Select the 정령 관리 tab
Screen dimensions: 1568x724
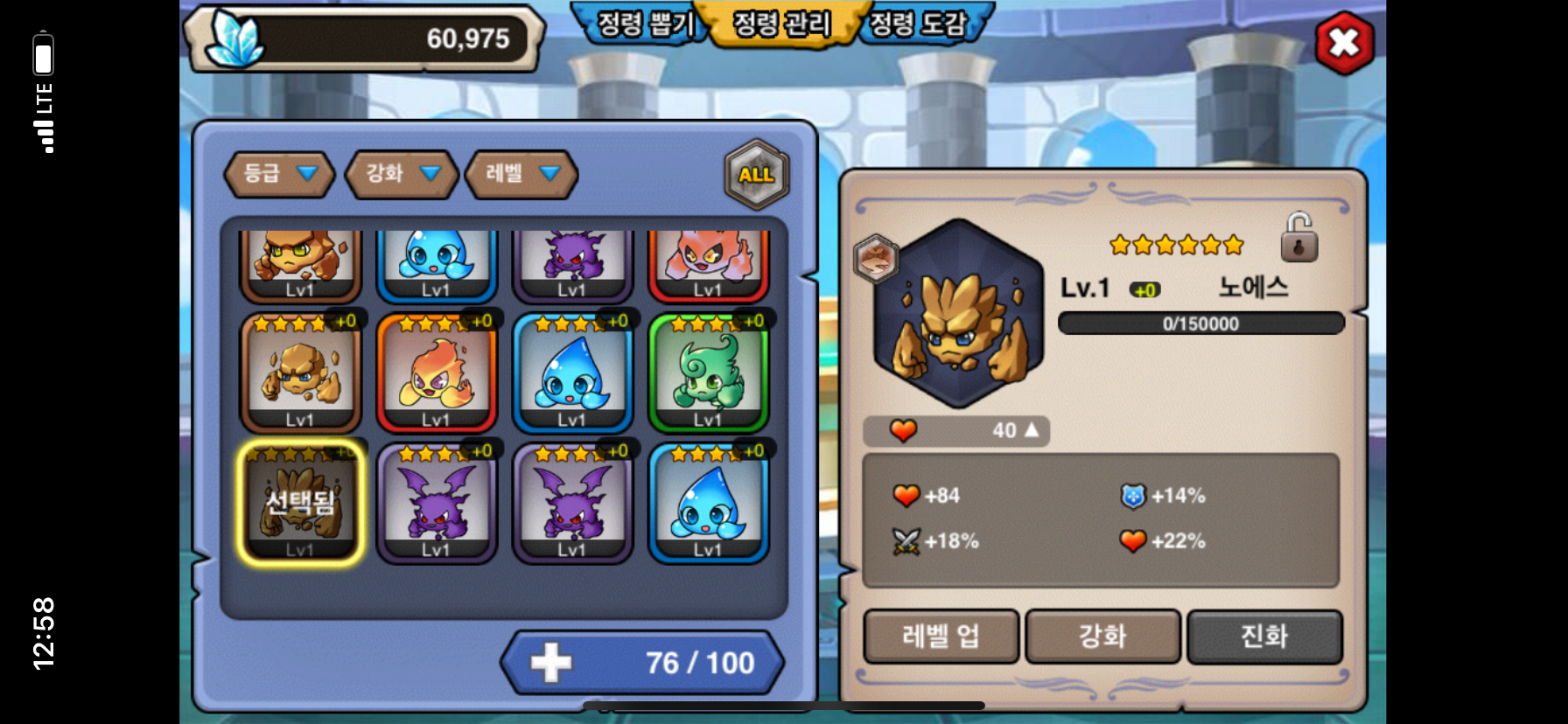[781, 24]
